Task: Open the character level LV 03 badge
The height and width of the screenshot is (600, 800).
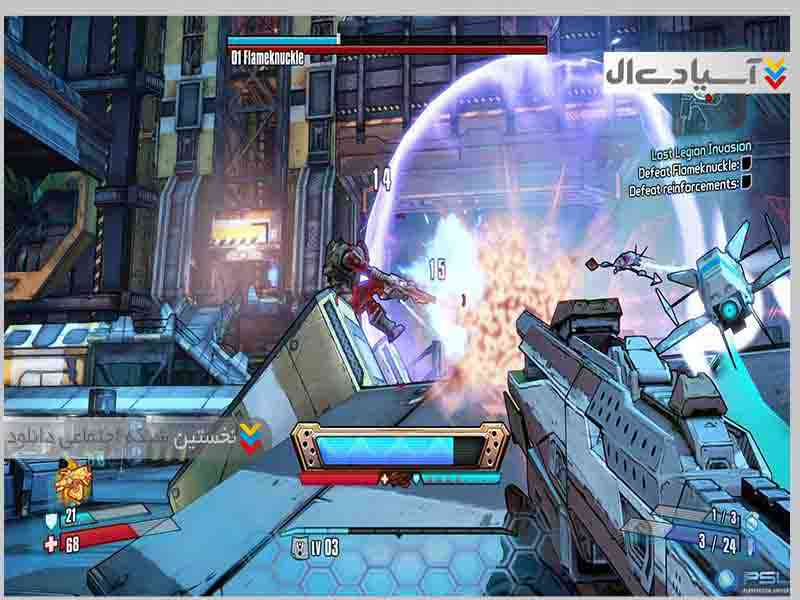Action: pyautogui.click(x=316, y=547)
